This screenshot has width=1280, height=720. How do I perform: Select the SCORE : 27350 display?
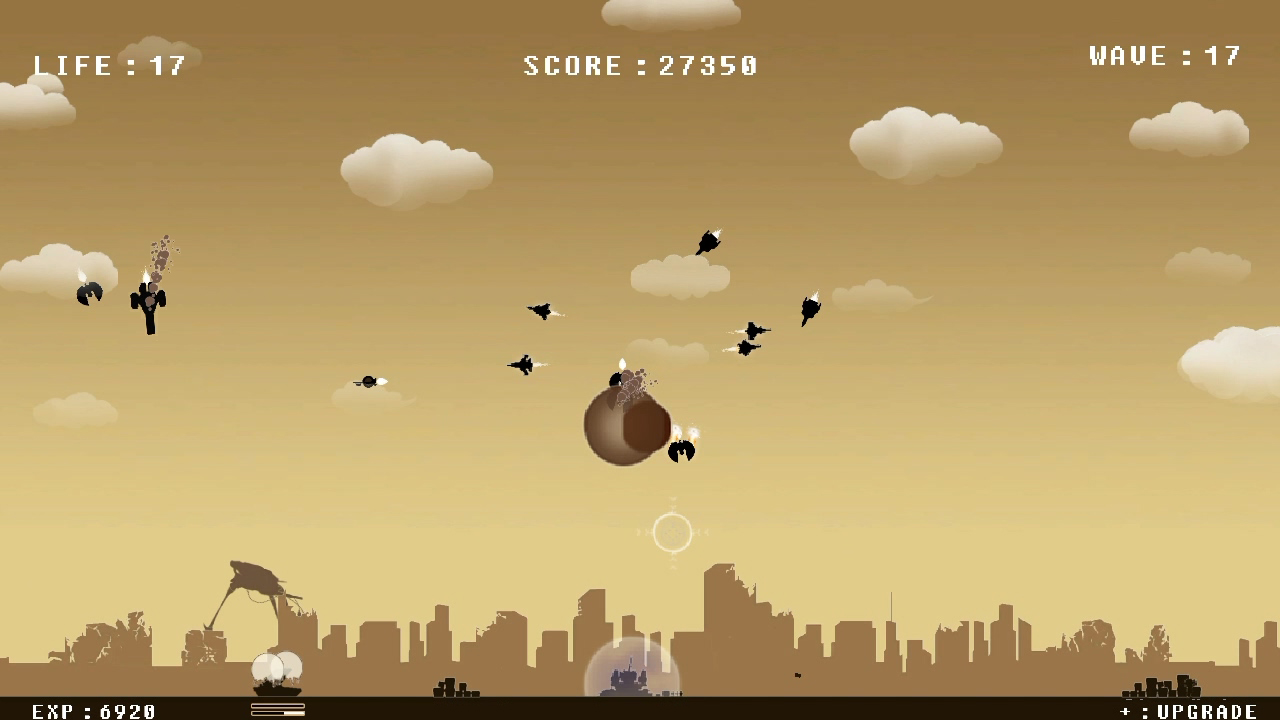(x=640, y=65)
